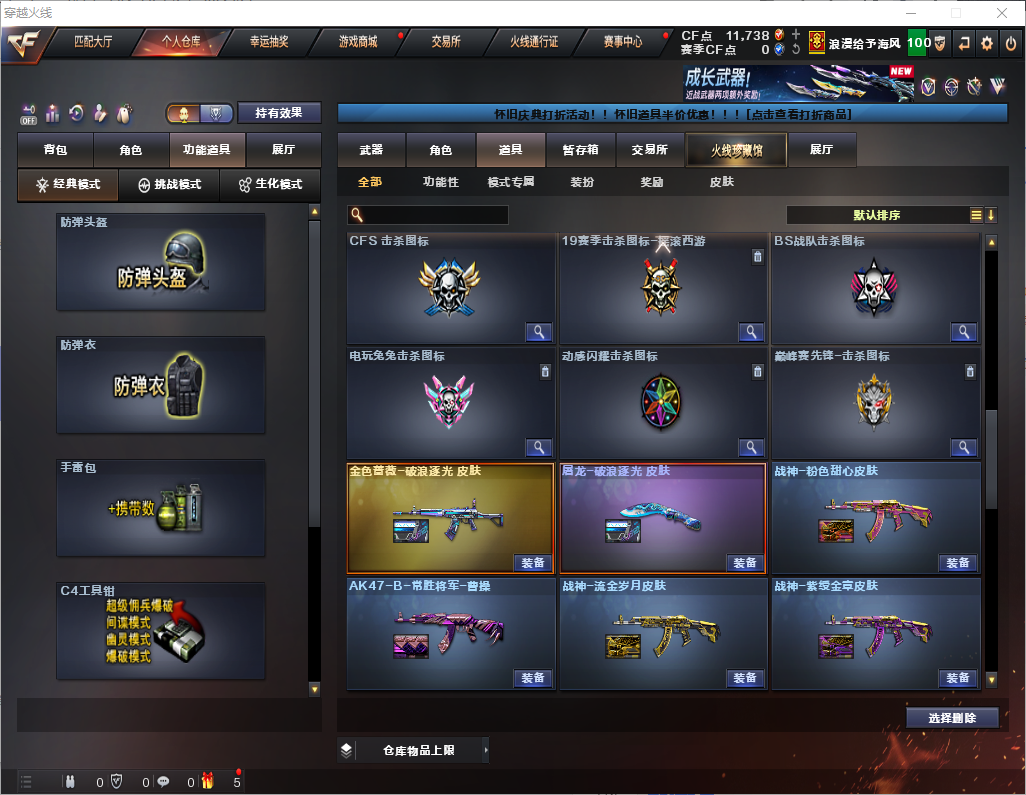The image size is (1026, 795).
Task: Open the 匹配大厅 lobby tab
Action: pos(93,42)
